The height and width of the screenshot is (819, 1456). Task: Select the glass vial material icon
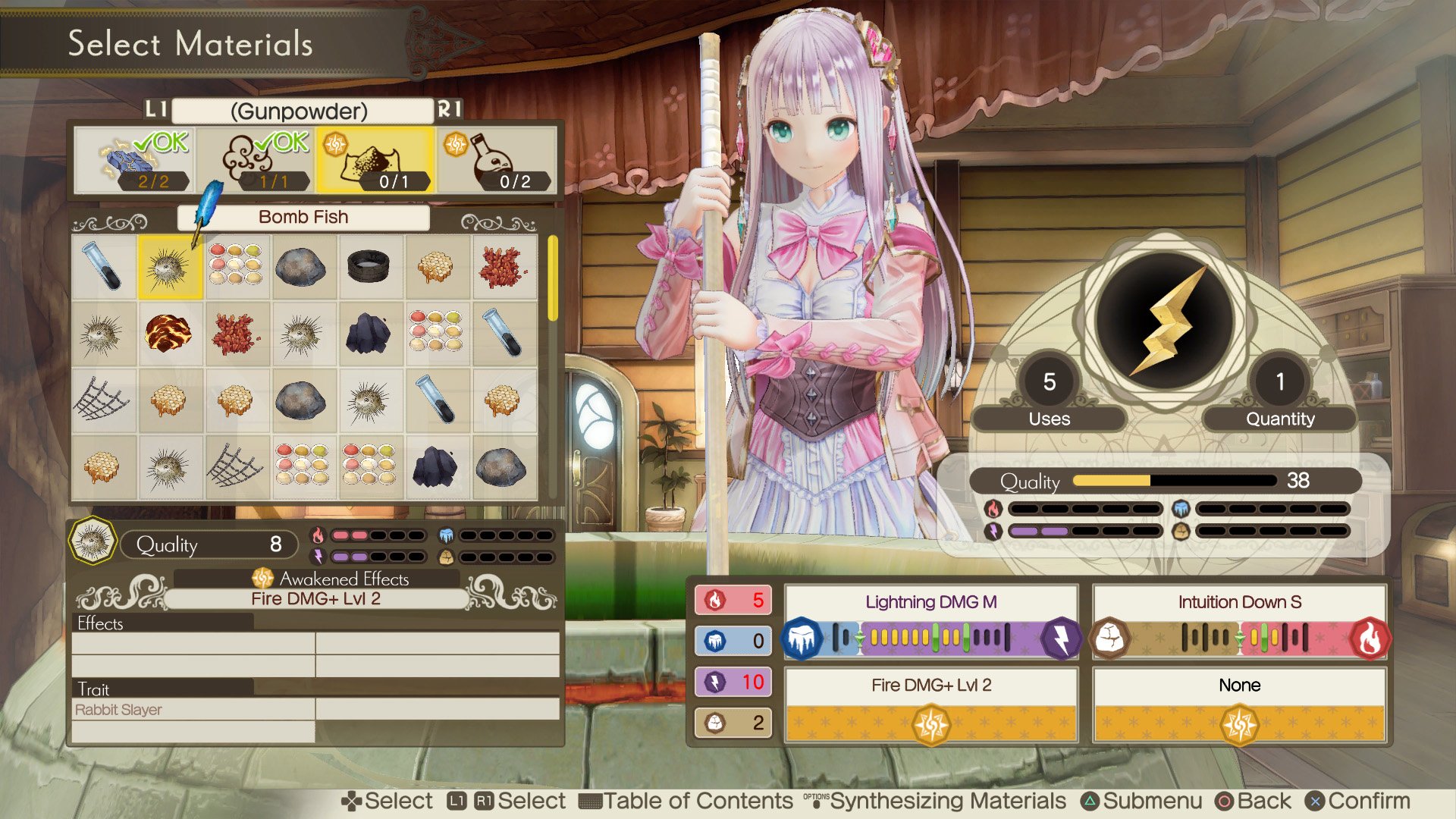tap(103, 268)
